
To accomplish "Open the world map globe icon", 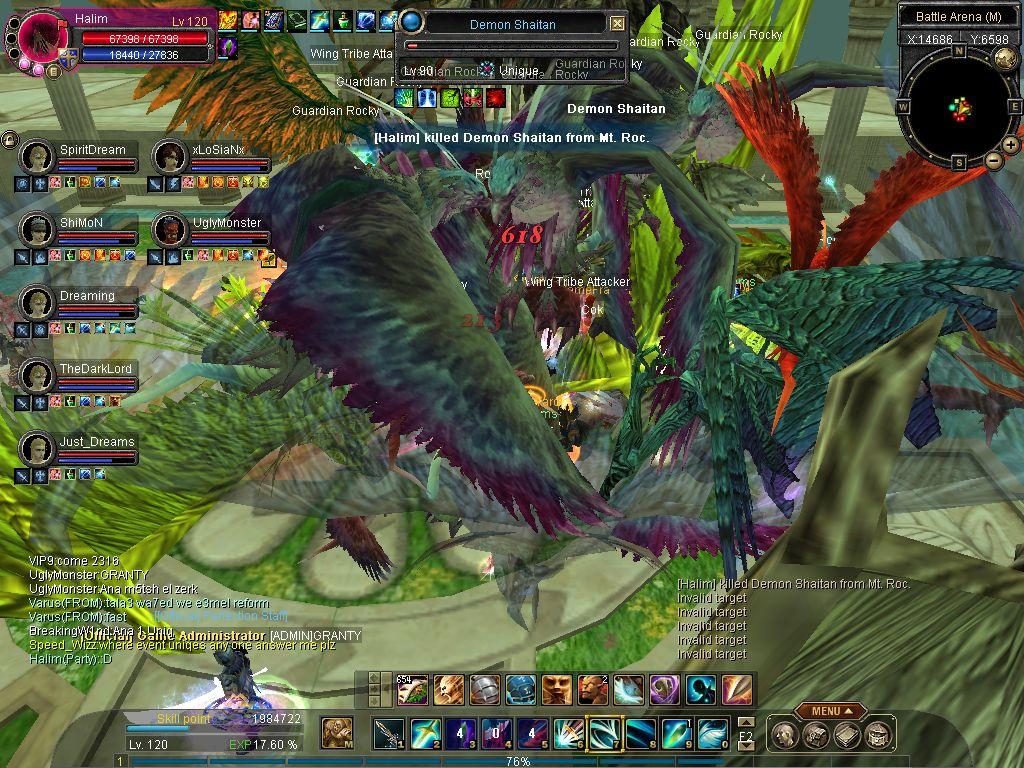I will coord(1005,58).
